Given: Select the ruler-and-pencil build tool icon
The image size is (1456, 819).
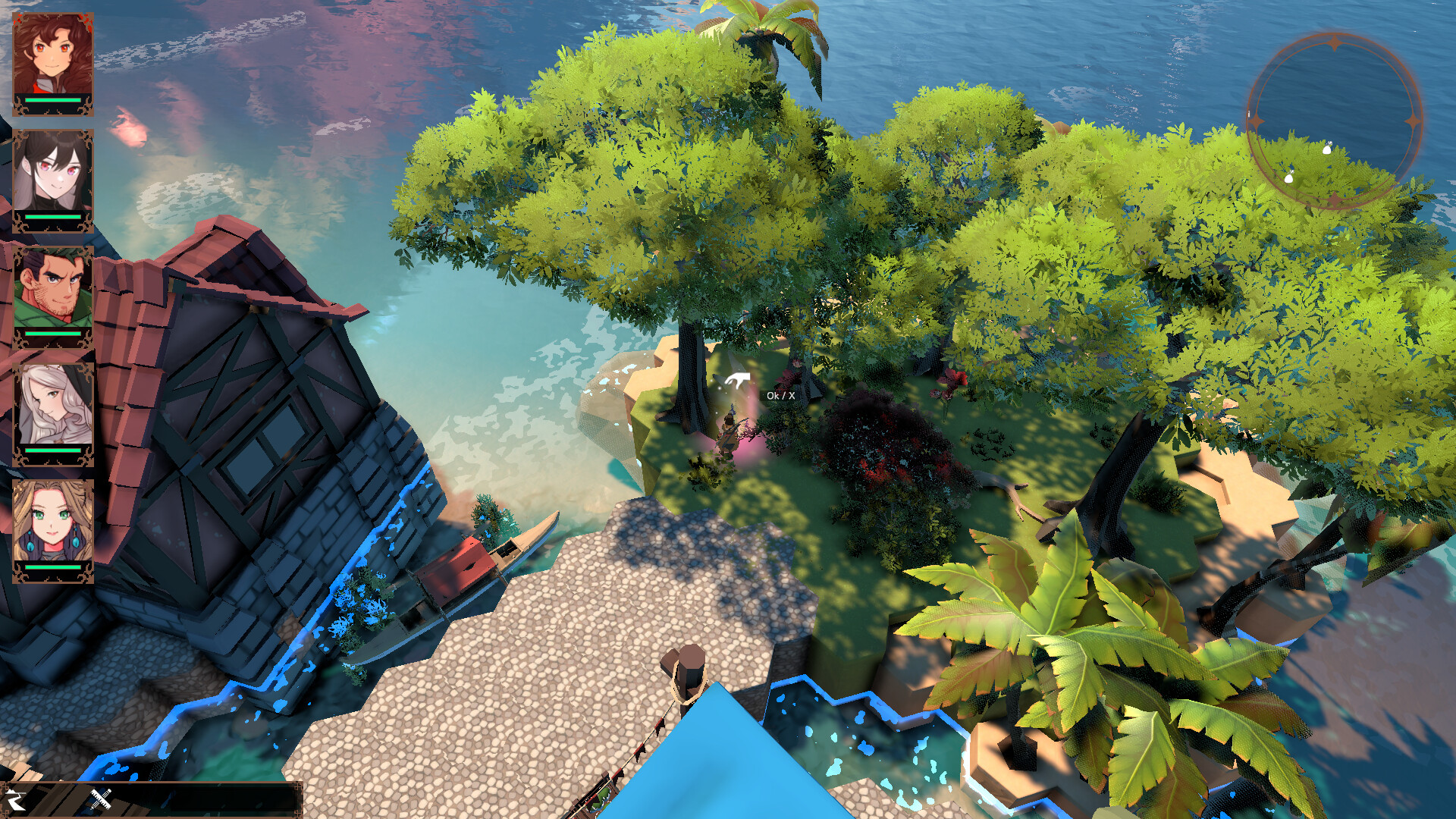Looking at the screenshot, I should (x=101, y=801).
